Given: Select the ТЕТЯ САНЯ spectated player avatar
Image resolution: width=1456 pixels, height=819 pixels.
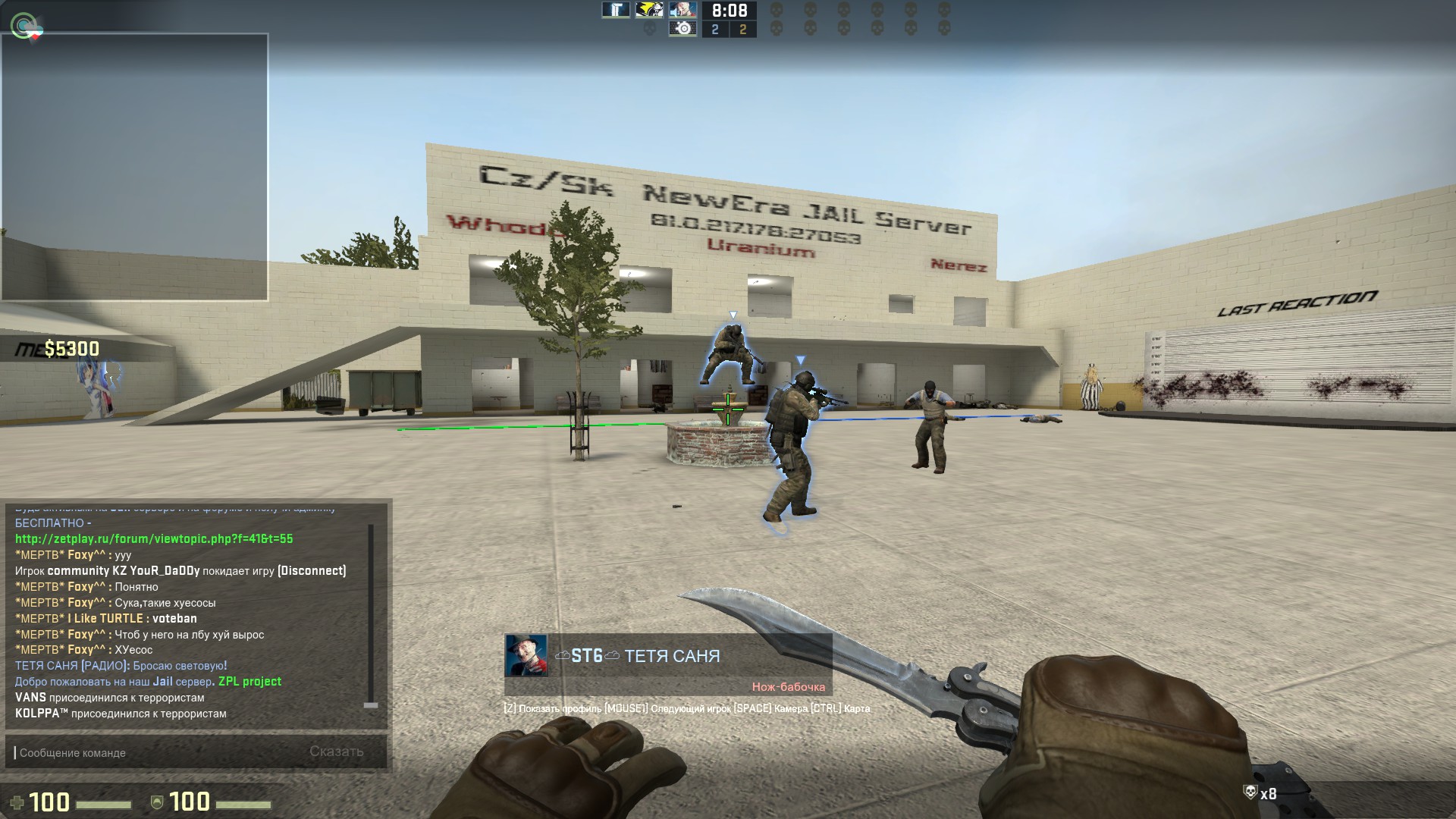Looking at the screenshot, I should point(526,656).
